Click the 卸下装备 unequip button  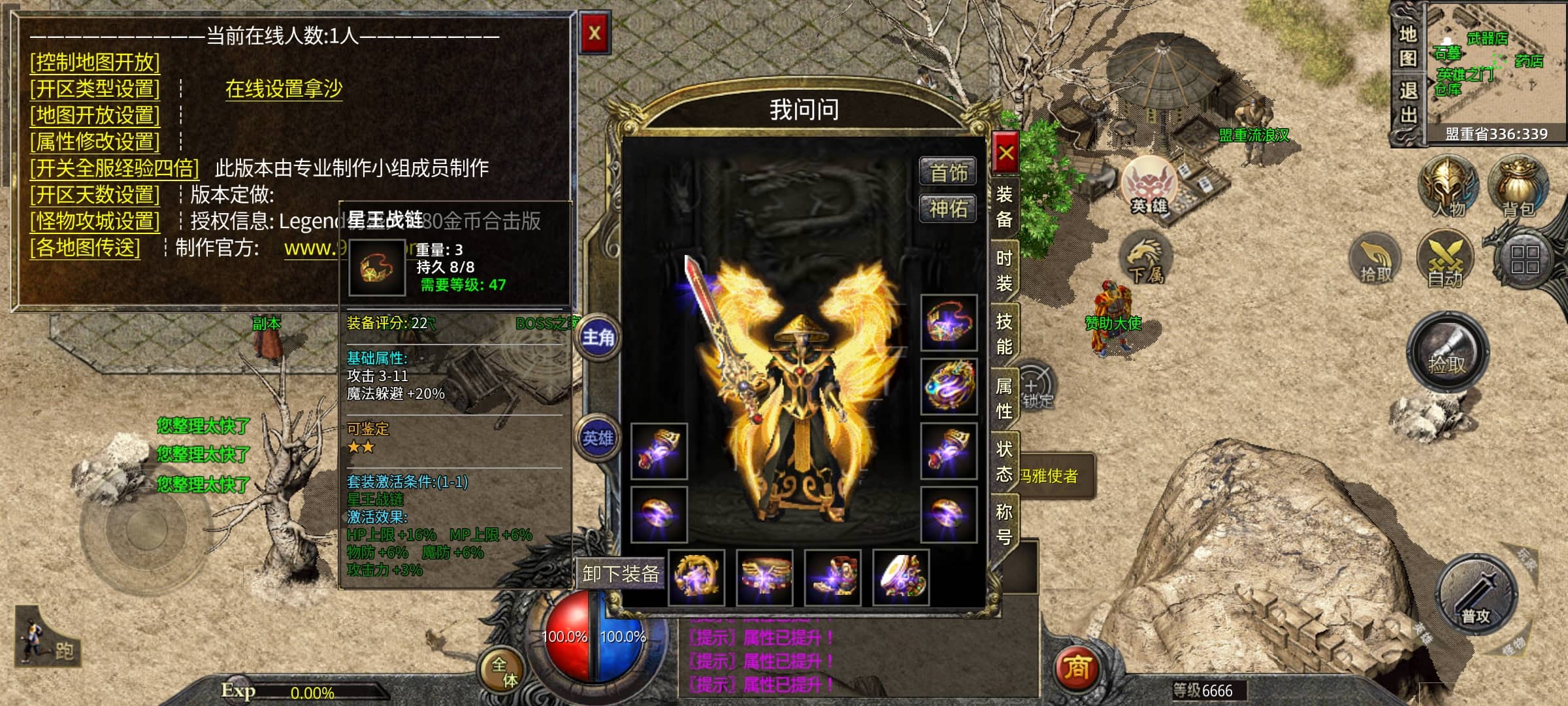(620, 574)
